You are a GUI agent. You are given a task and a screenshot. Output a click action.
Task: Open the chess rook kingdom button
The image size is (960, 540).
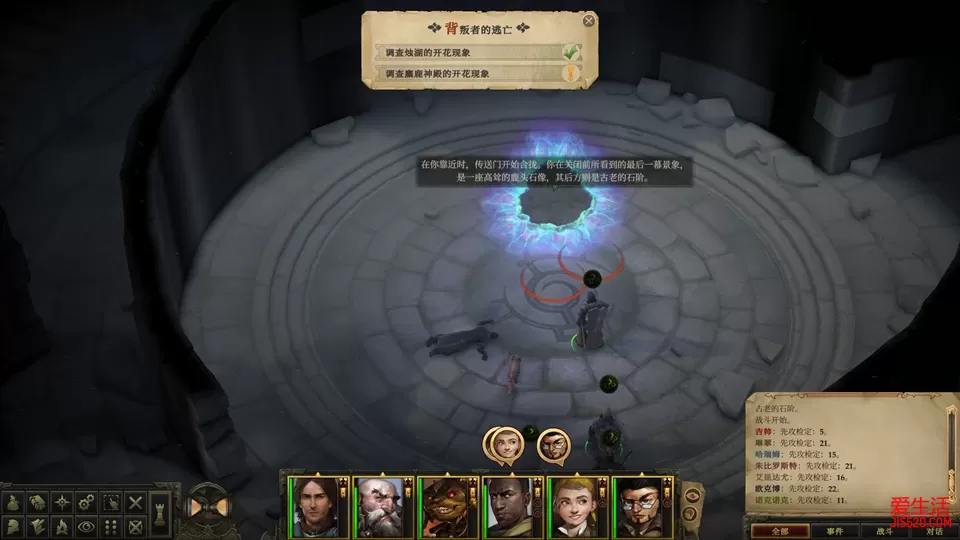(x=161, y=516)
